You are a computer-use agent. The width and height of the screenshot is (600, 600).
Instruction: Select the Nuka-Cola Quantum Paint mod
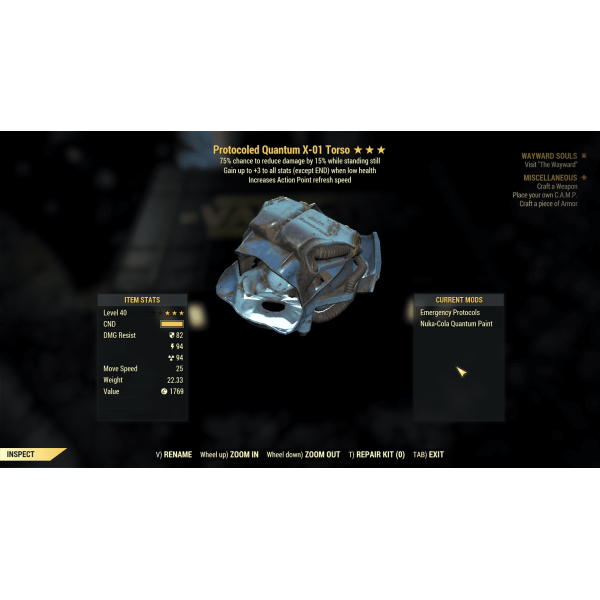coord(456,324)
